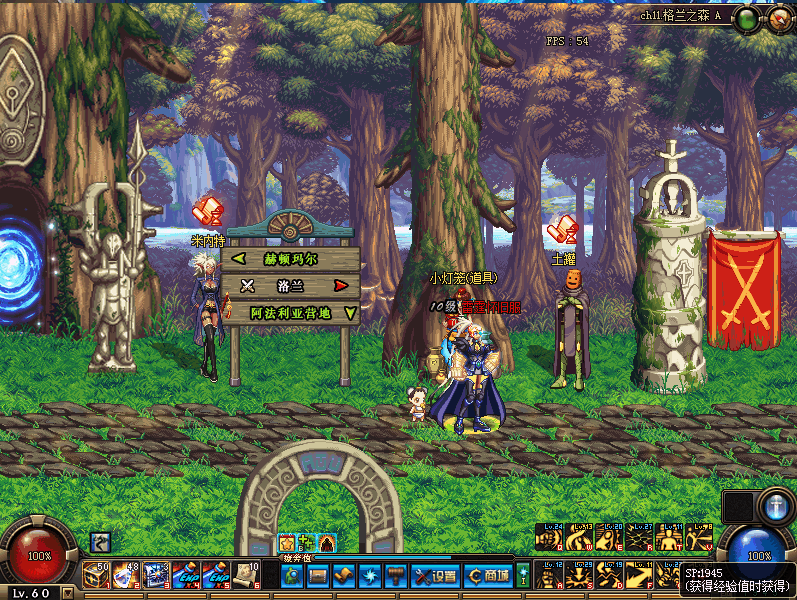Open the treasure chest inventory menu button
Screen dimensions: 797x600
[318, 575]
